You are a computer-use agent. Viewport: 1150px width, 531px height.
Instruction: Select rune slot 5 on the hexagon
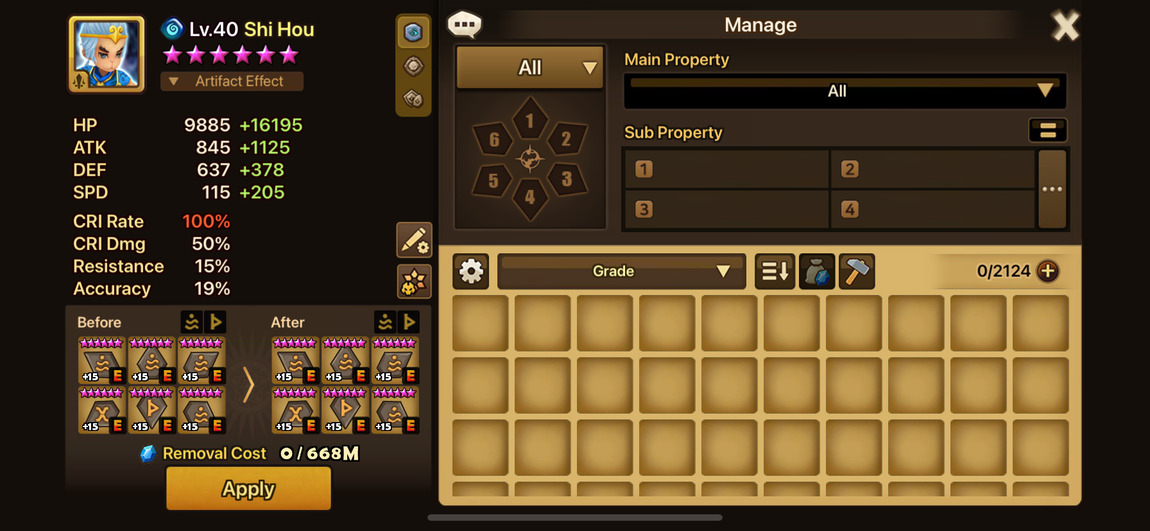click(493, 180)
